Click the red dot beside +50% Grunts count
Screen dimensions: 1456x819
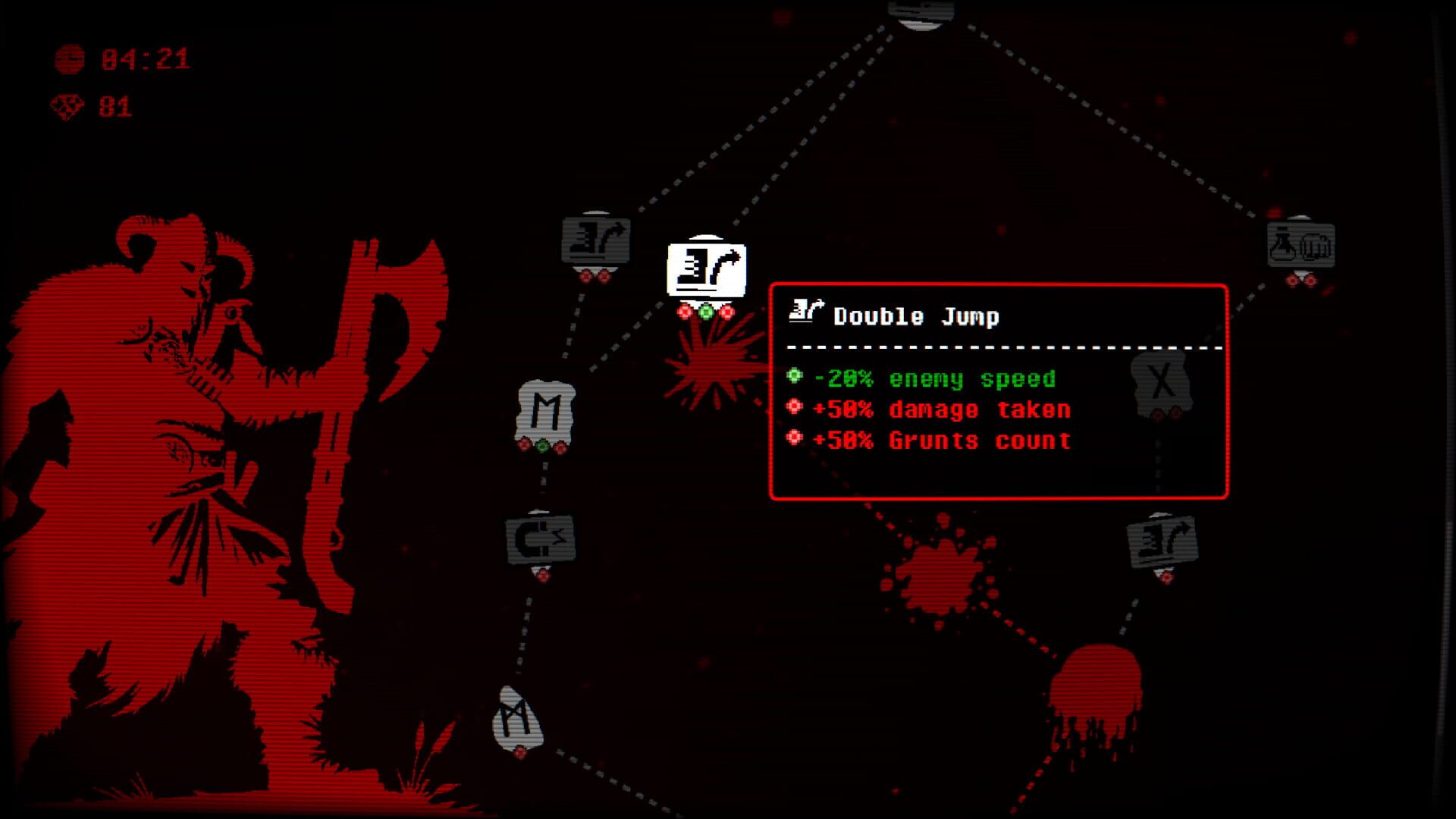[x=793, y=438]
